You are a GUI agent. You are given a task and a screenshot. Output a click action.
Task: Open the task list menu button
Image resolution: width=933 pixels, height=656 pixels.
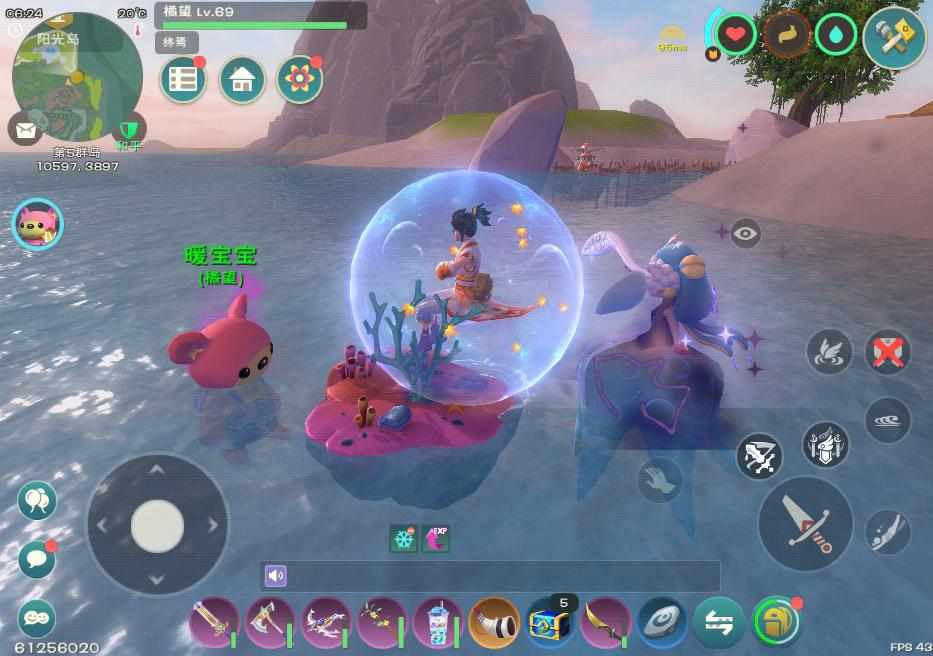coord(183,80)
